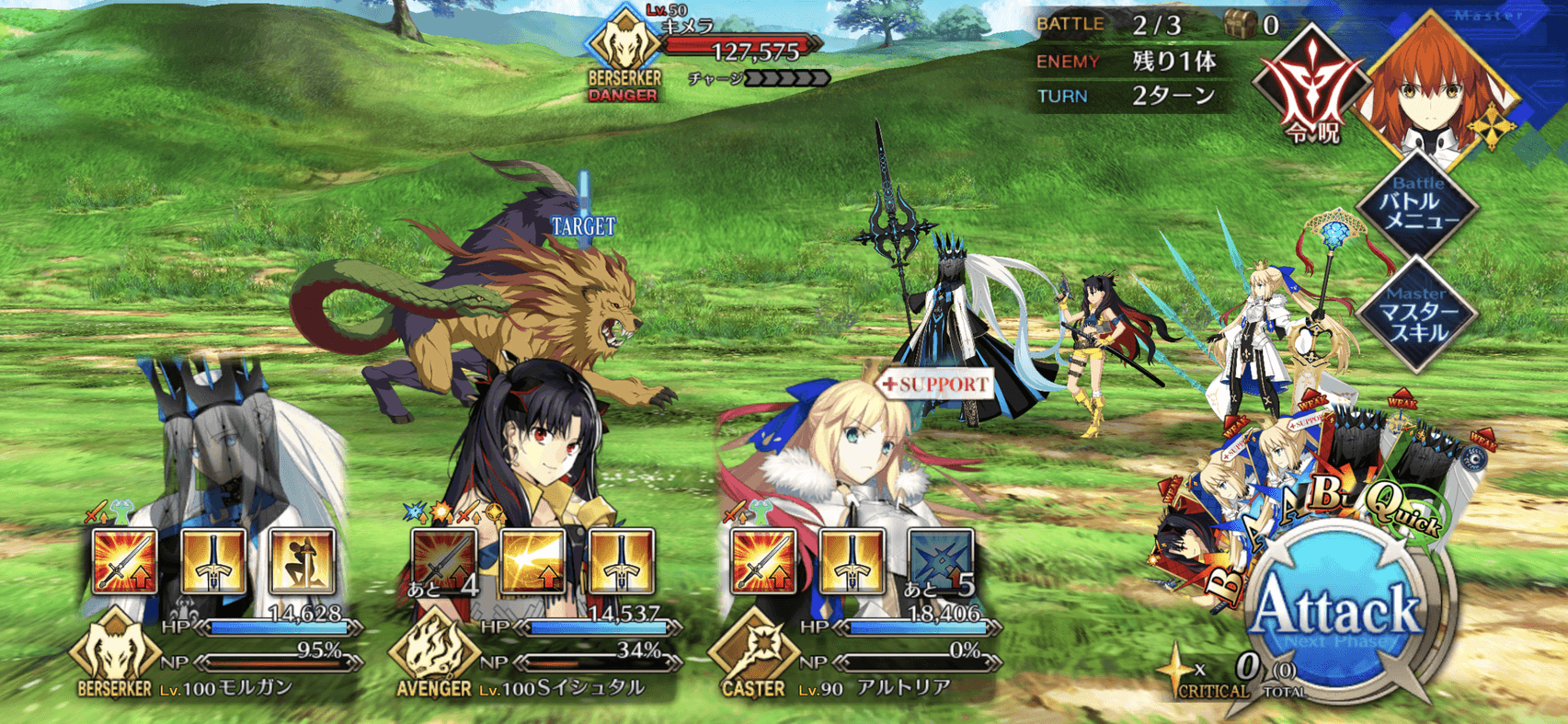Open the Master Skill panel

pyautogui.click(x=1418, y=316)
